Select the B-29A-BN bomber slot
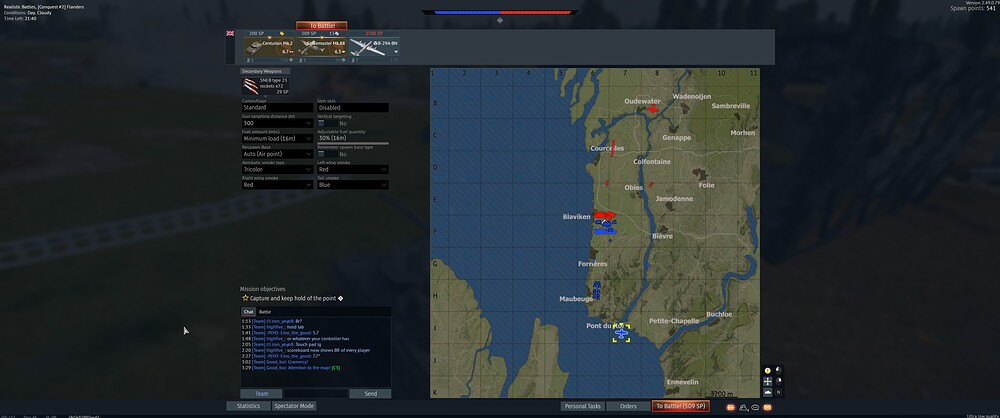Screen dimensions: 1000x418 [x=373, y=47]
